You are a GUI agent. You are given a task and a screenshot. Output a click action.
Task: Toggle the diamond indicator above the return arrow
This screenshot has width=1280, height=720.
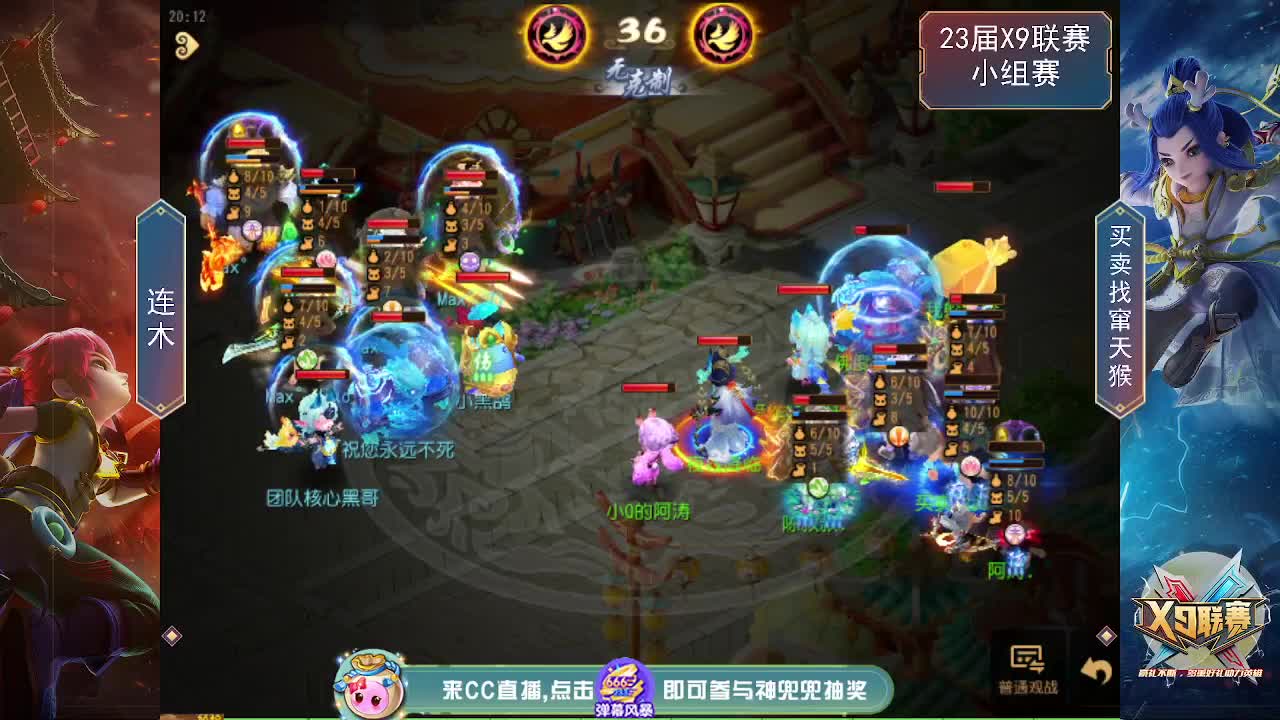[x=1108, y=635]
